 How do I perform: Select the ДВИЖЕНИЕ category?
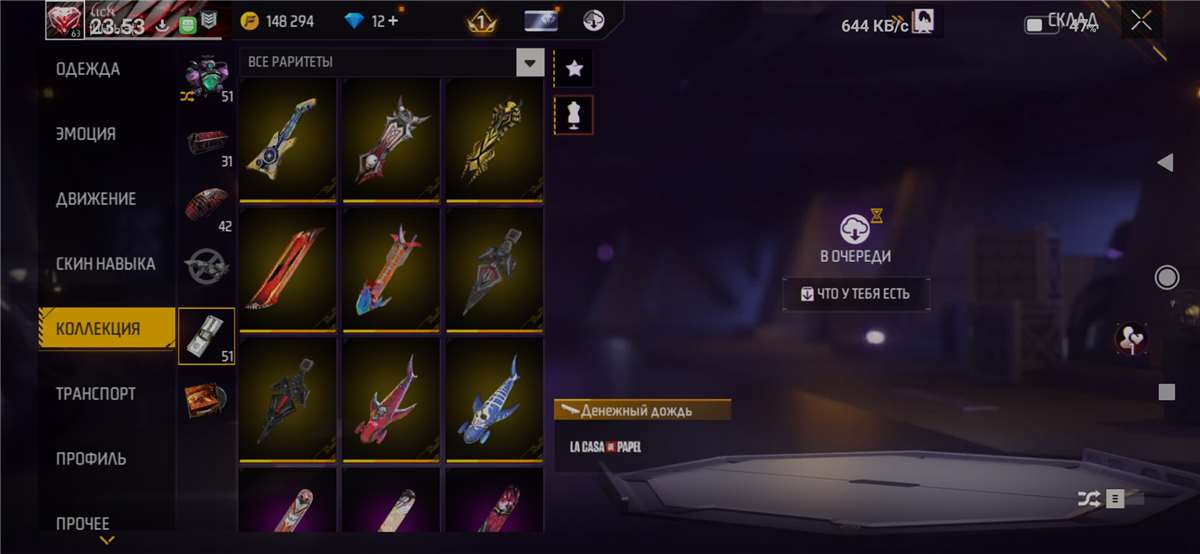click(96, 199)
